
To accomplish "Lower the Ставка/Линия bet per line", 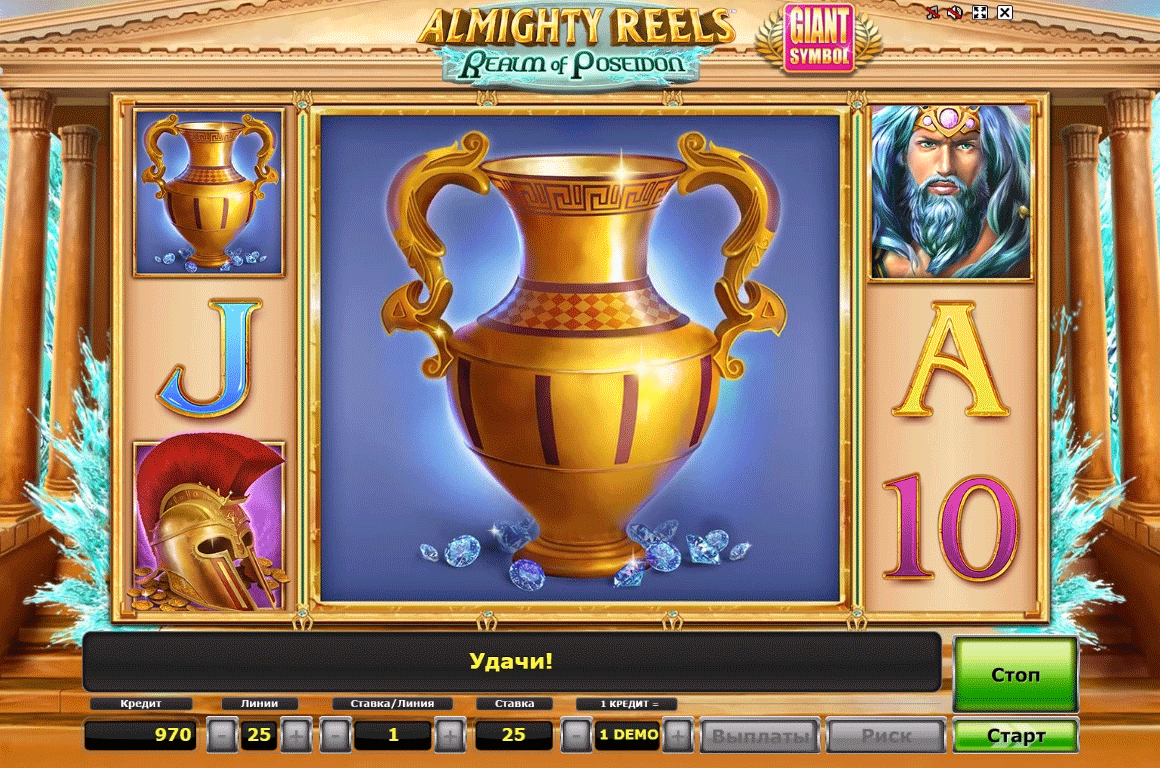I will click(336, 736).
